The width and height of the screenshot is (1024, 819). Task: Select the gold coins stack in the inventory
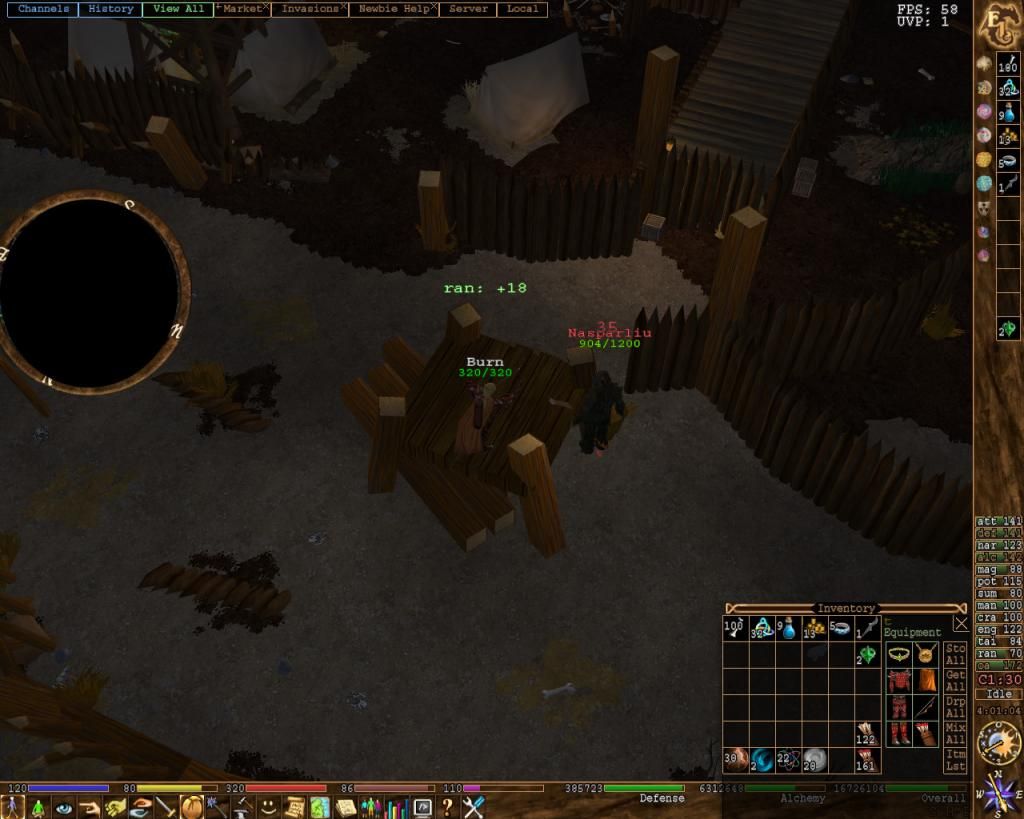(815, 629)
